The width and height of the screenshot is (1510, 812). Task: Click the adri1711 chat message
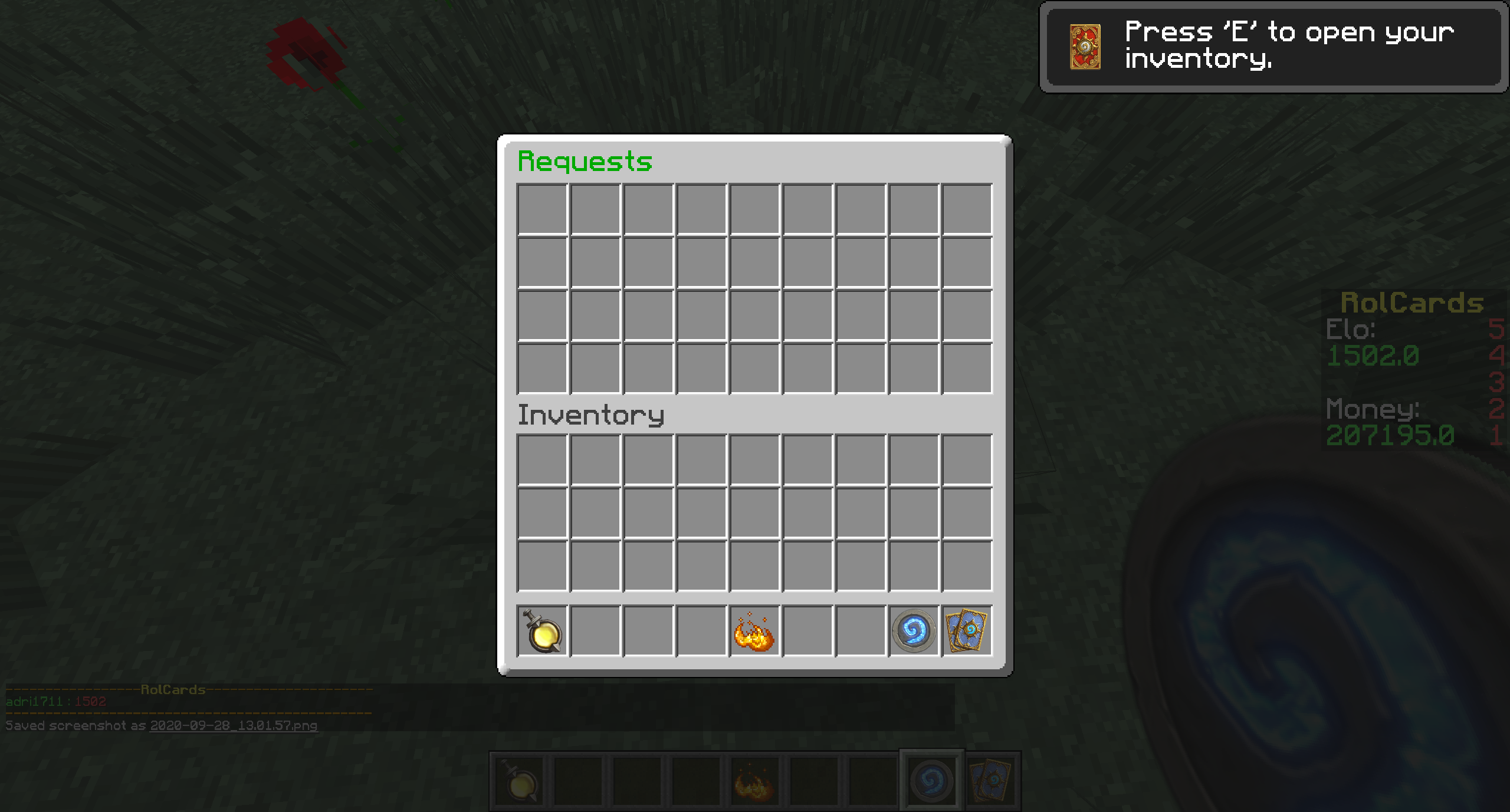coord(56,701)
